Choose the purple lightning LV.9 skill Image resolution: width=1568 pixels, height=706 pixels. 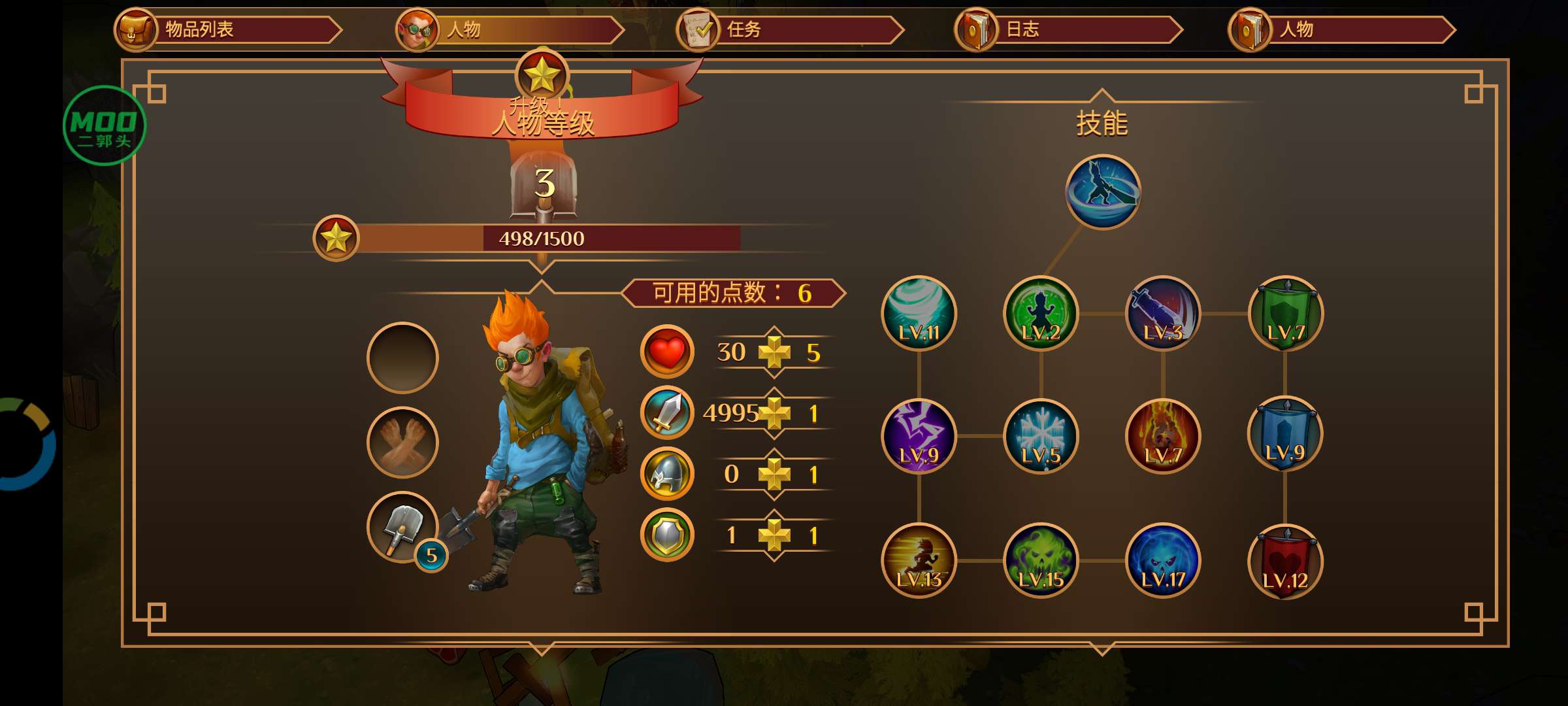[919, 437]
